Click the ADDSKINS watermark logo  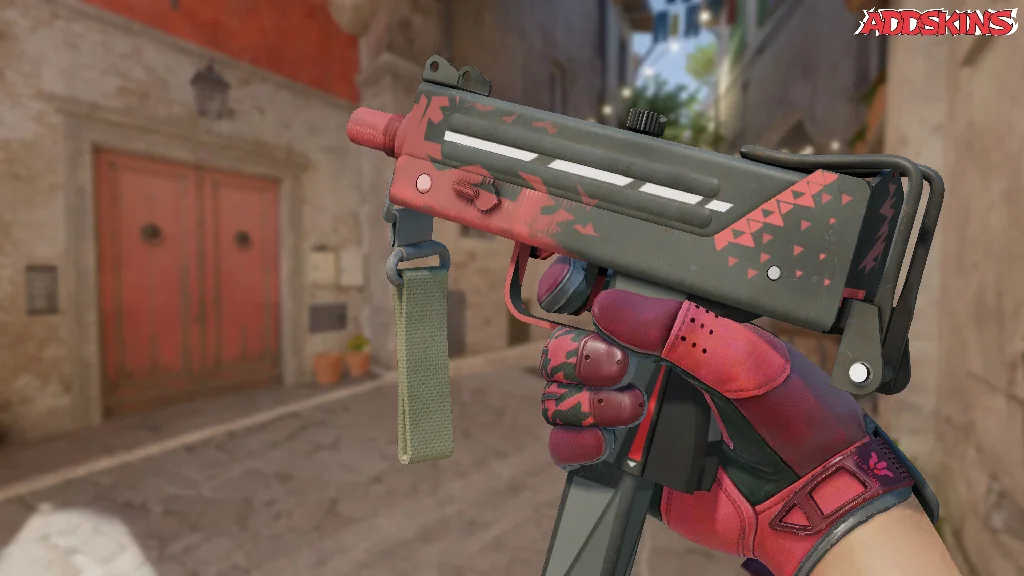click(936, 22)
